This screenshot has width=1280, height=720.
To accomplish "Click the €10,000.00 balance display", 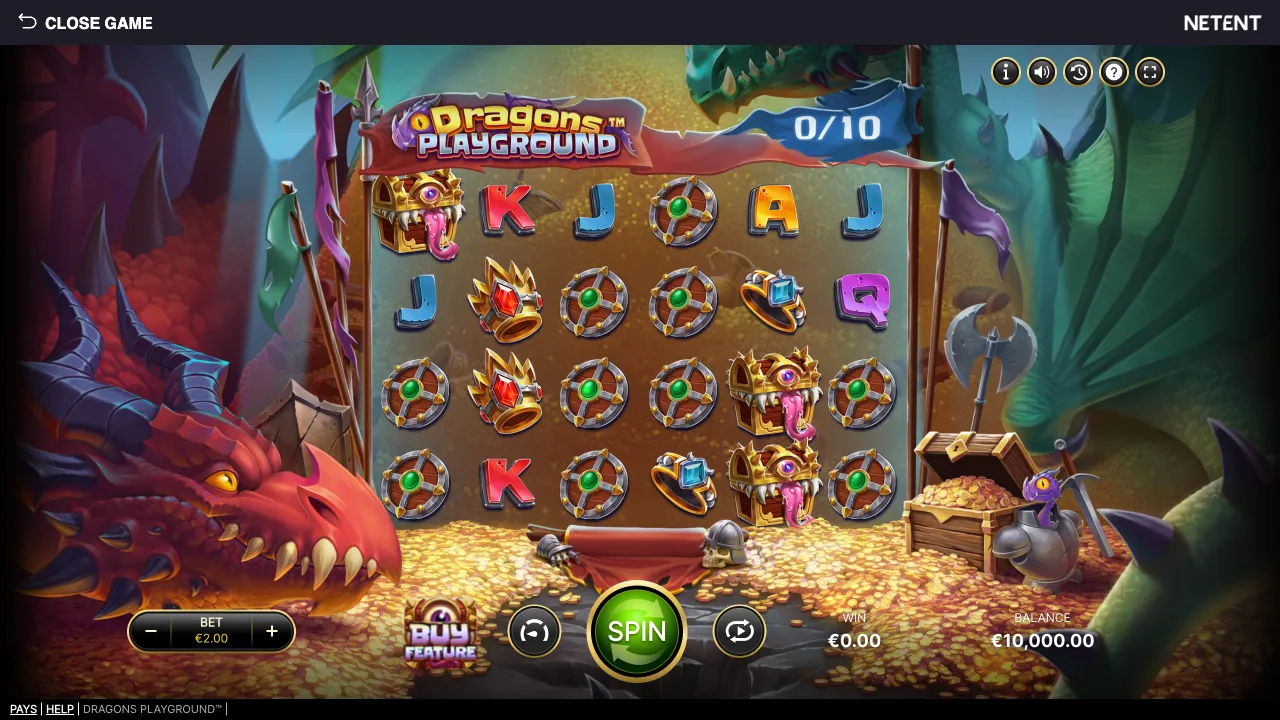I will [x=1042, y=640].
